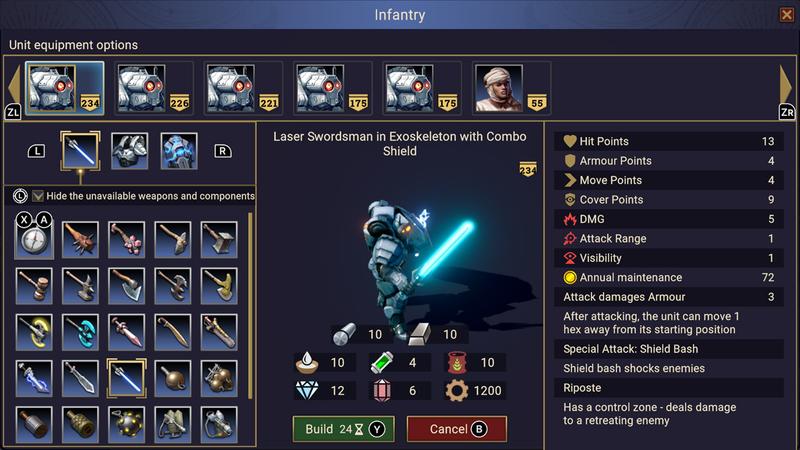Show next unit options with right arrow
The height and width of the screenshot is (450, 800).
785,86
